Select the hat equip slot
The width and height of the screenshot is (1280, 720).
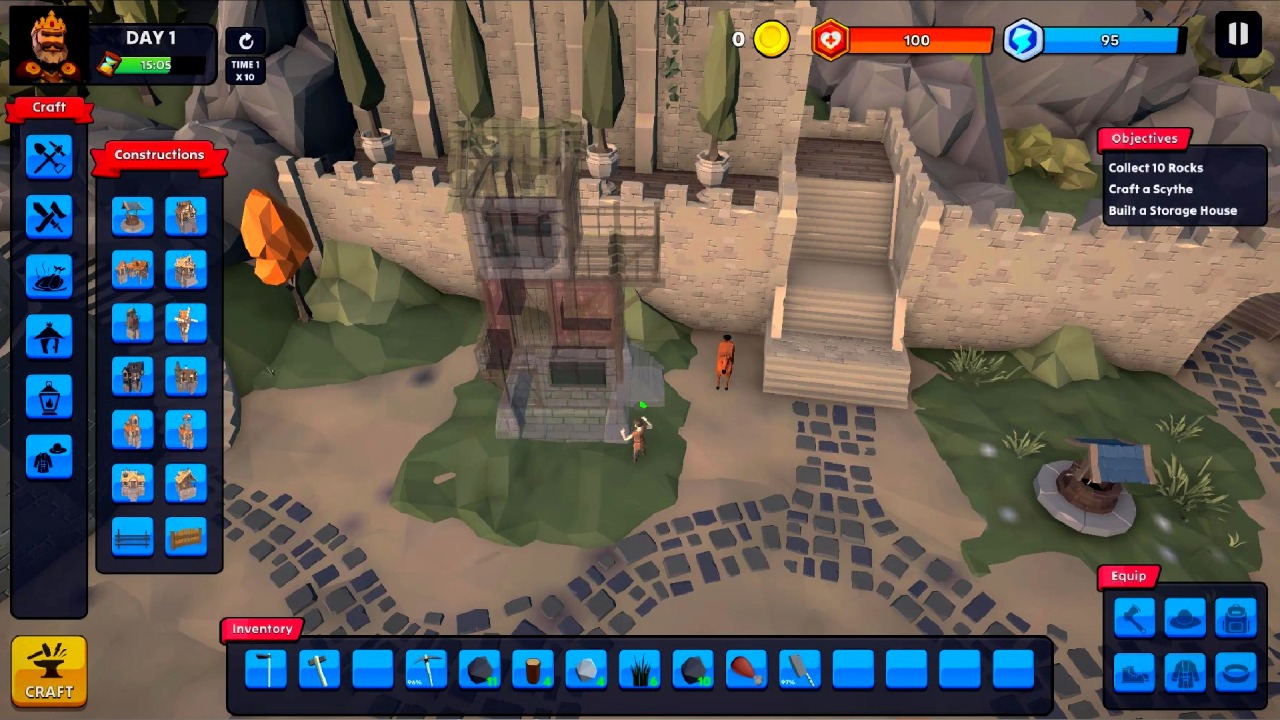1185,617
